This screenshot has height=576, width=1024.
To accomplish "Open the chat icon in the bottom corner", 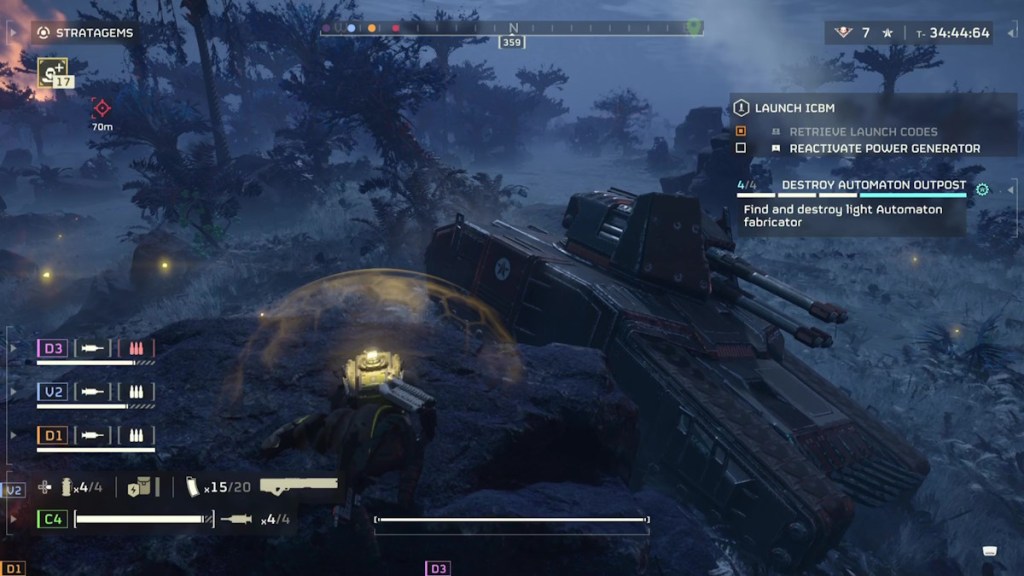I will 990,550.
